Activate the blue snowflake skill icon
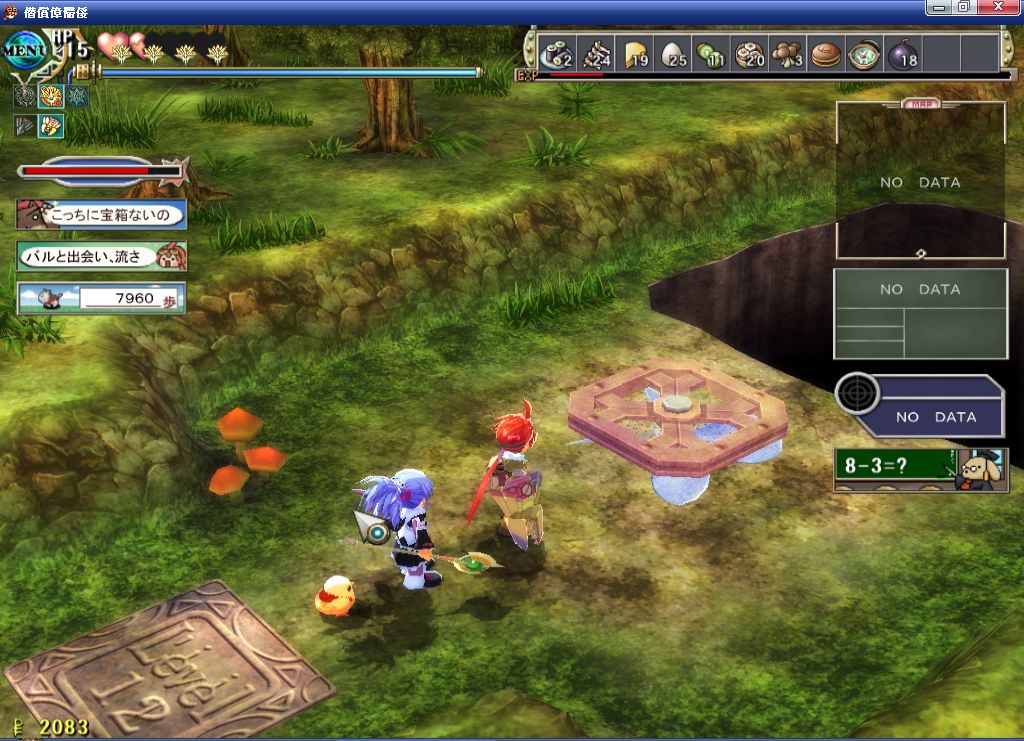 point(75,97)
